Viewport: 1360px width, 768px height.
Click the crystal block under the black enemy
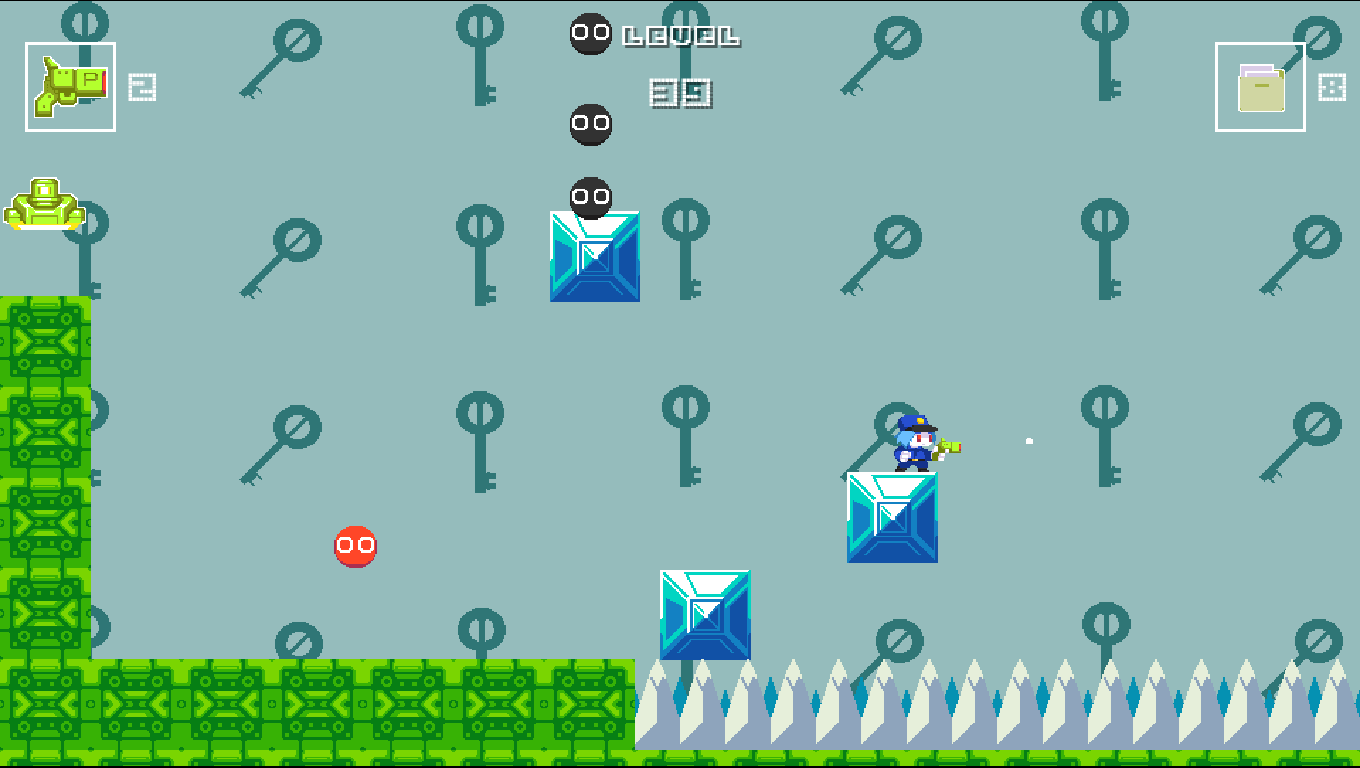pyautogui.click(x=595, y=258)
